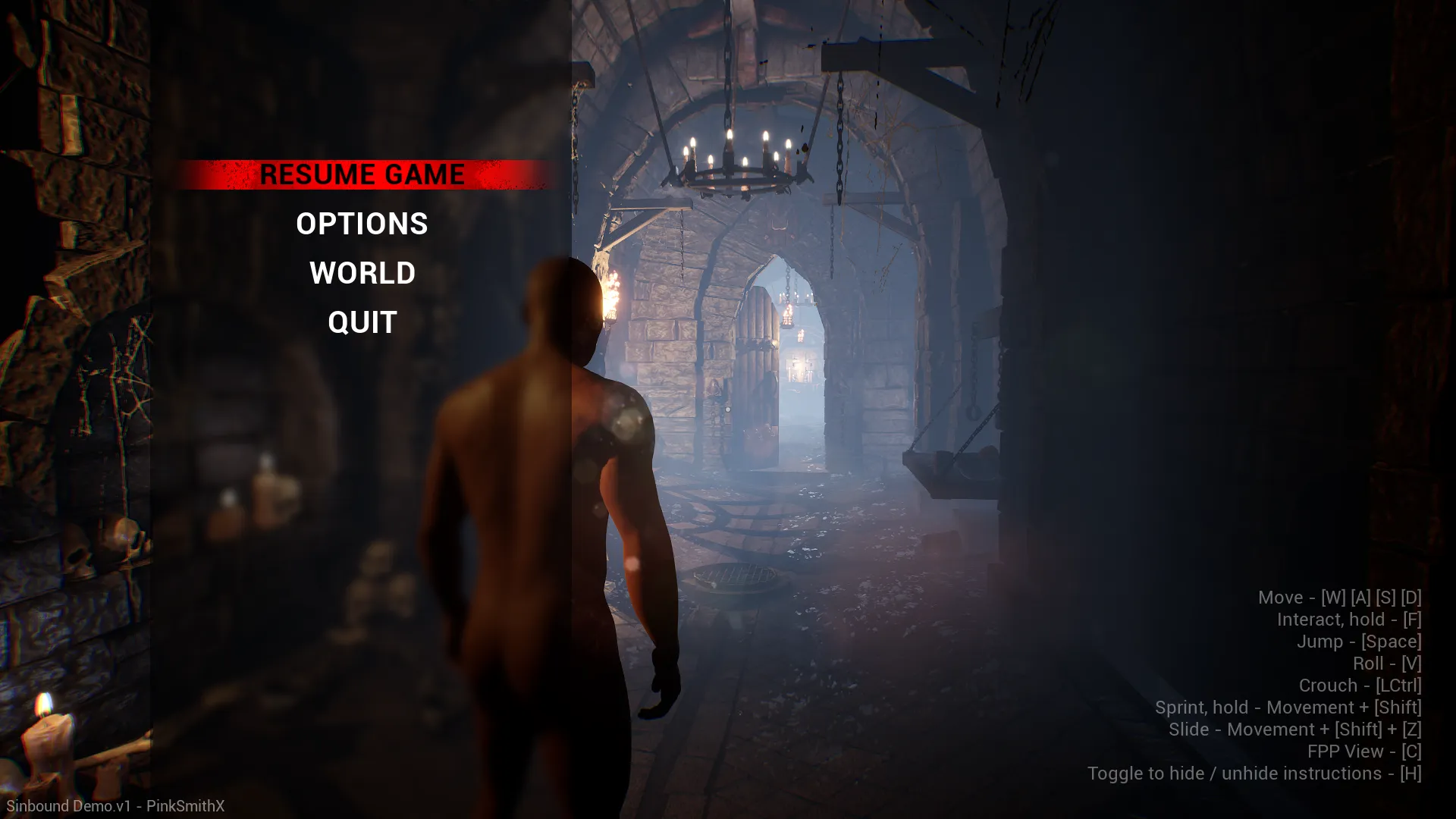Image resolution: width=1456 pixels, height=819 pixels.
Task: Open the Options menu
Action: (x=362, y=224)
